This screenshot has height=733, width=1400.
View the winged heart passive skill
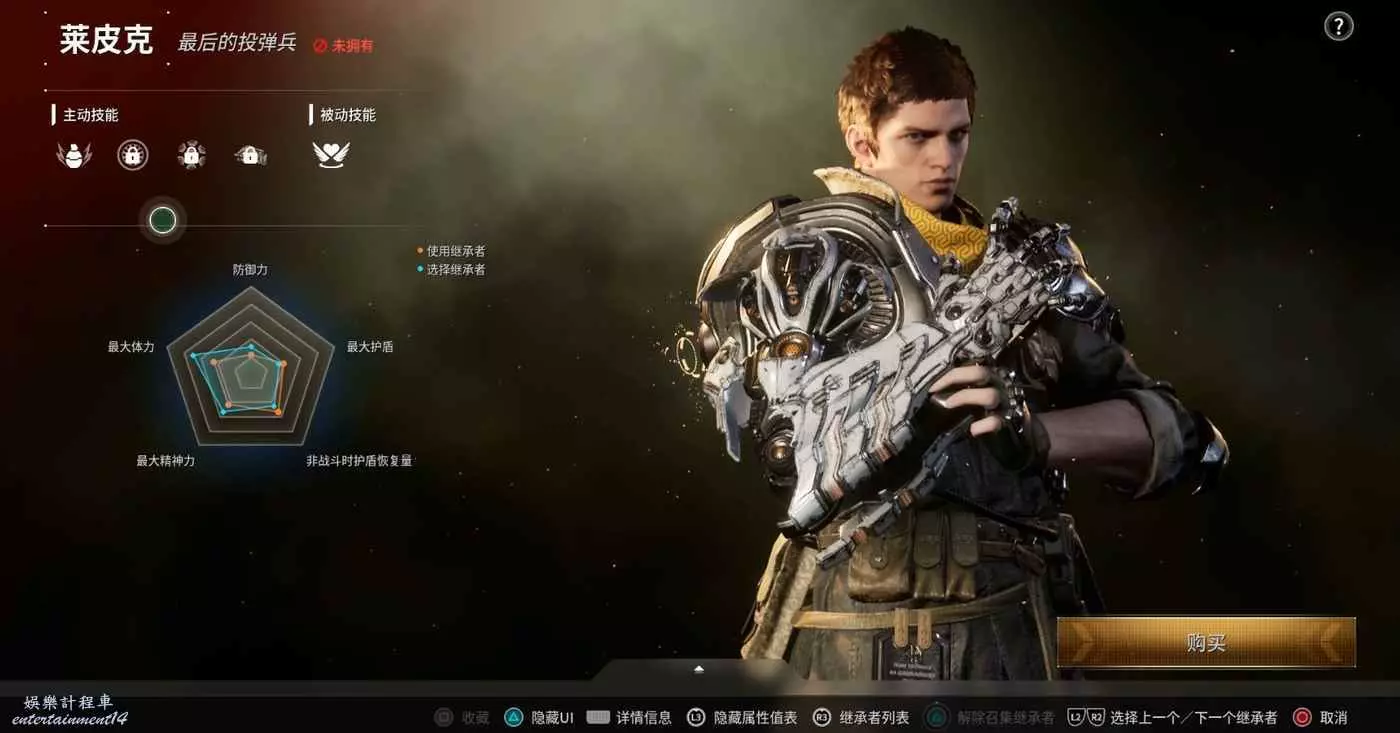(x=331, y=155)
